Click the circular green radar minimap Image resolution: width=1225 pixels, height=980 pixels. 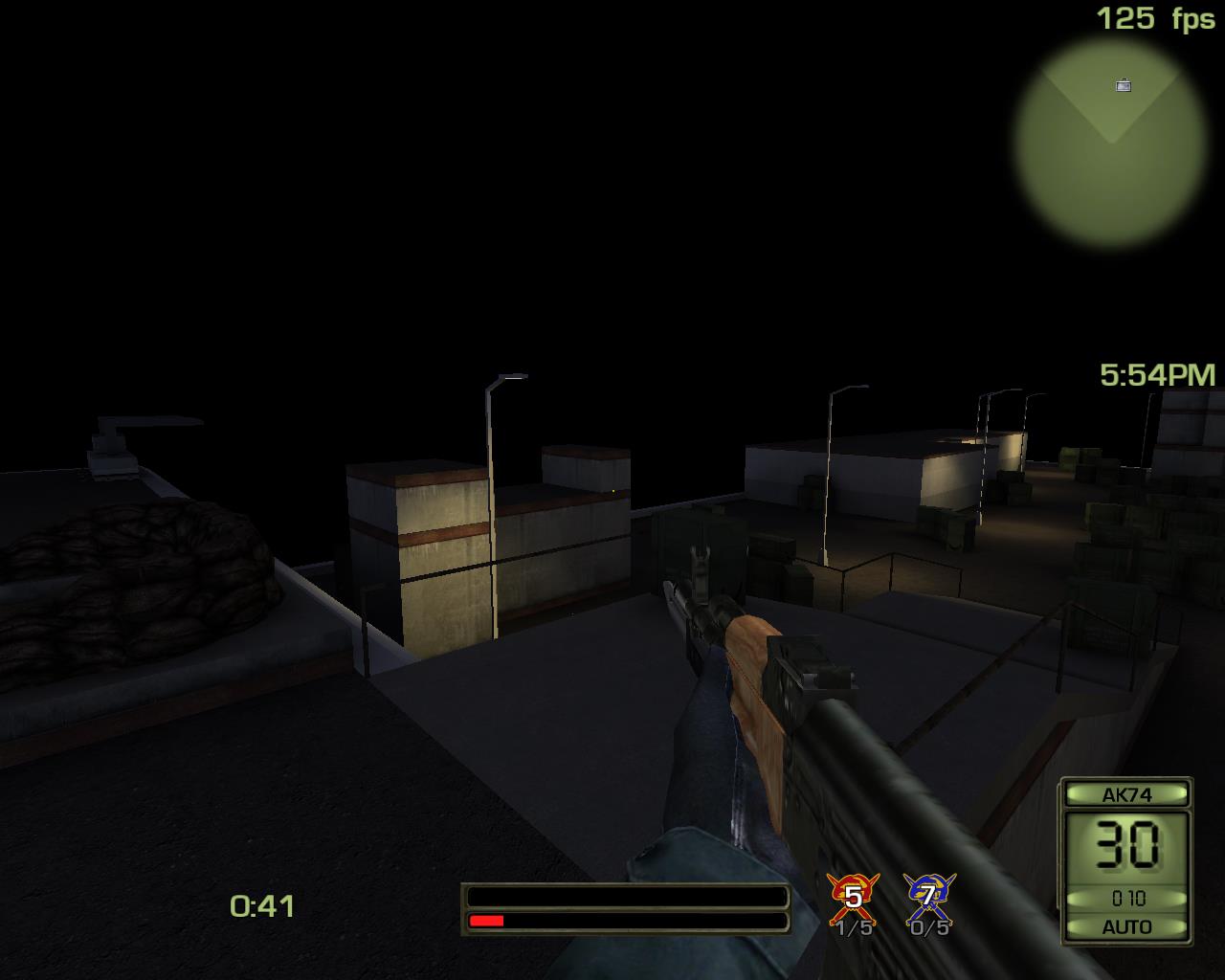[x=1110, y=144]
